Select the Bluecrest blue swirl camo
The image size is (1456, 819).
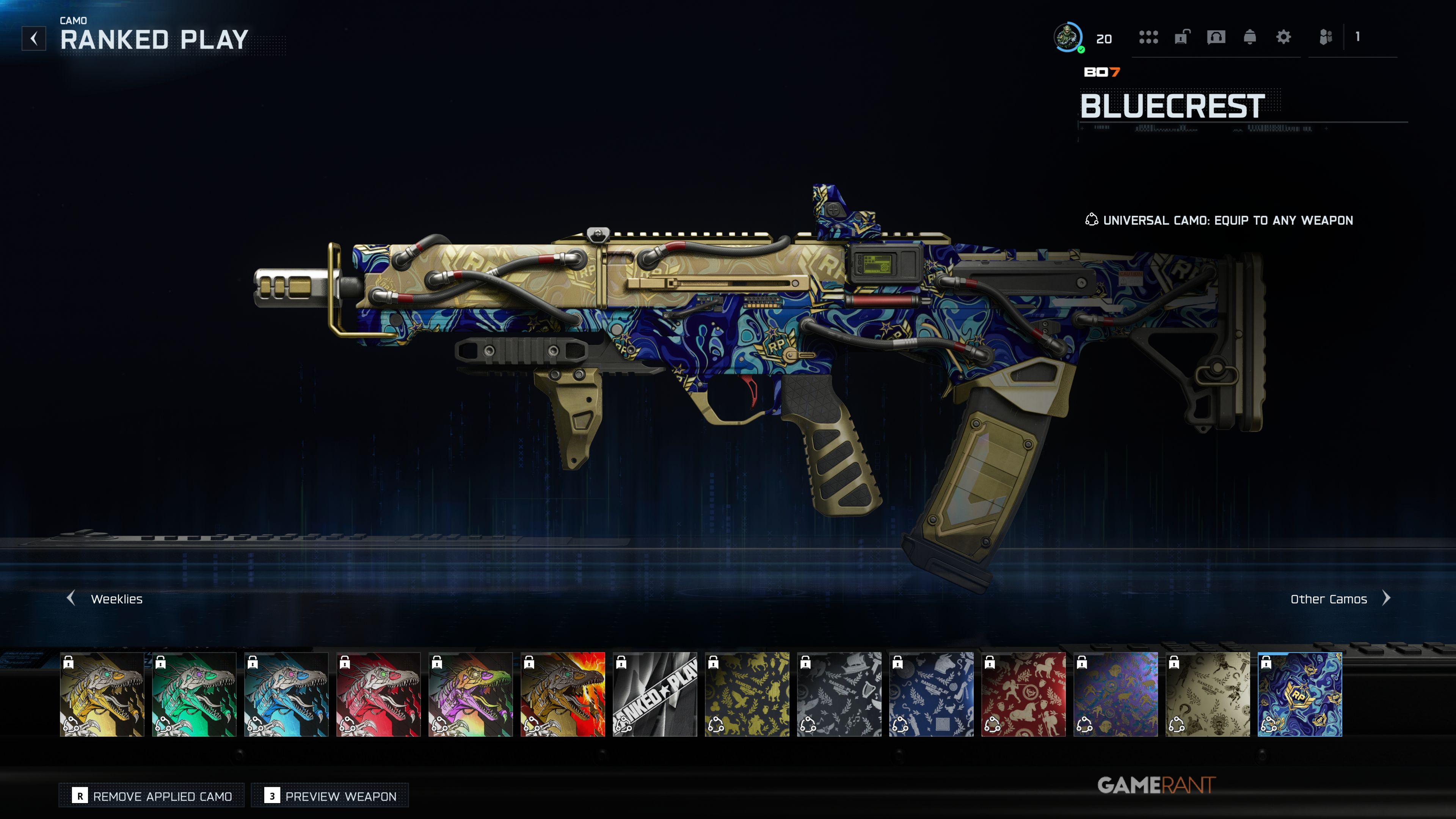pos(1300,694)
